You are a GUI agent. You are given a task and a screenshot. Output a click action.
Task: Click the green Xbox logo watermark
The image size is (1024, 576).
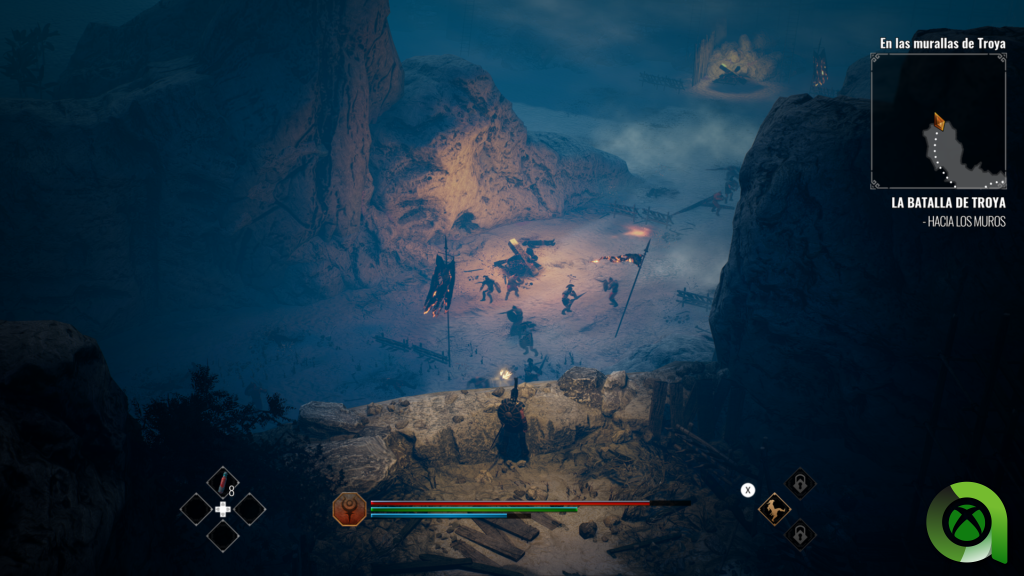(x=972, y=522)
